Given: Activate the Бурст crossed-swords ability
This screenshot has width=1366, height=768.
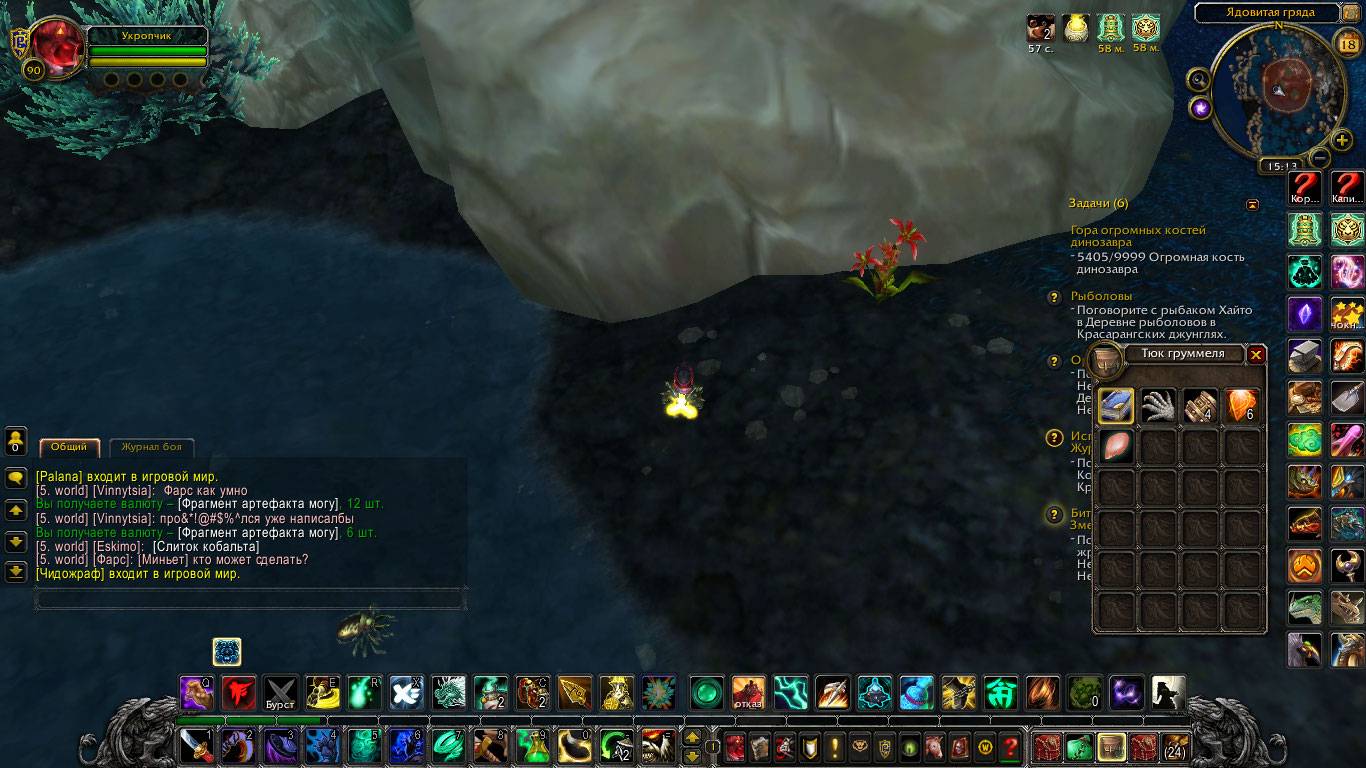Looking at the screenshot, I should tap(280, 692).
